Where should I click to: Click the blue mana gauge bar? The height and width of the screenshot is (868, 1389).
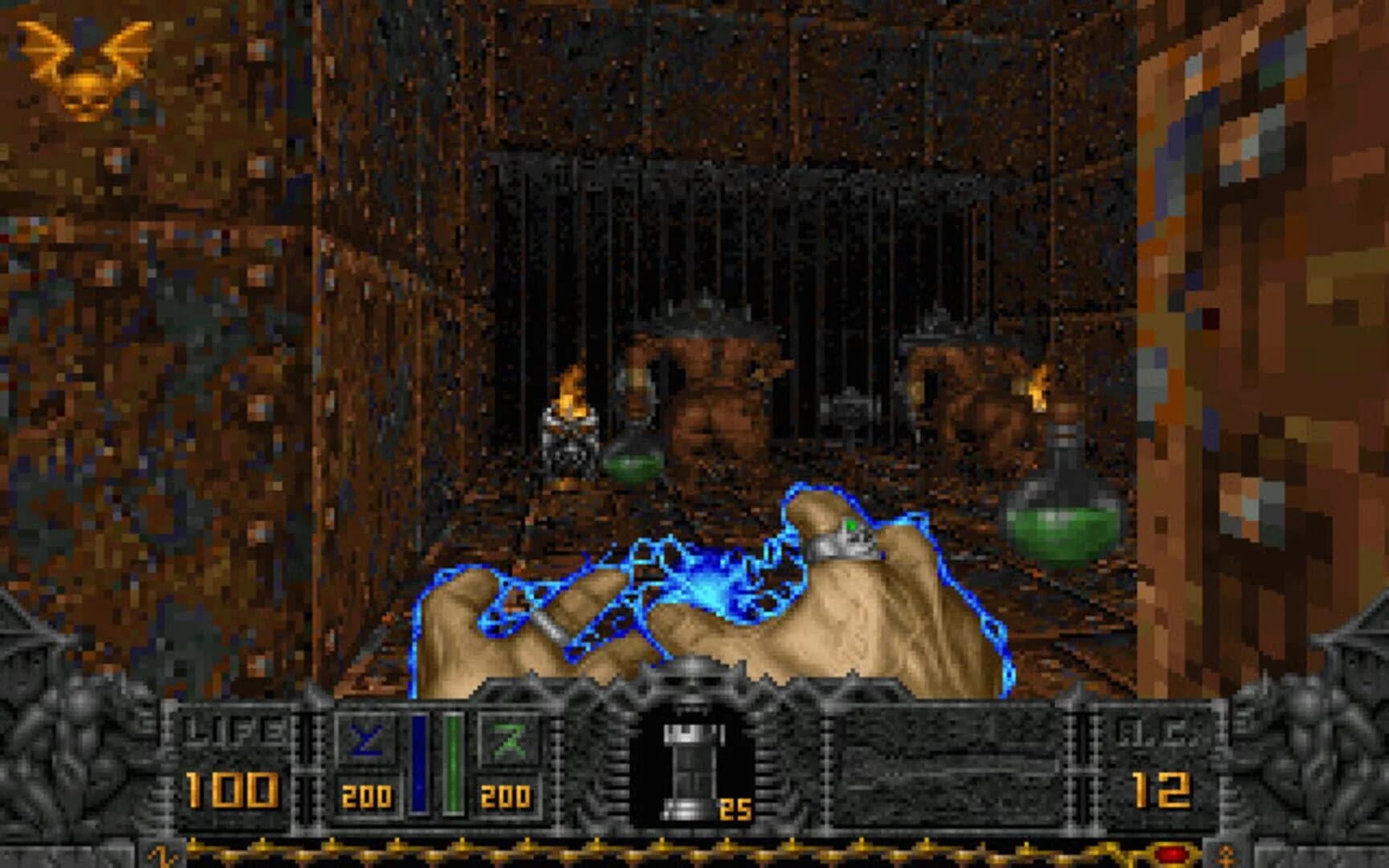419,759
